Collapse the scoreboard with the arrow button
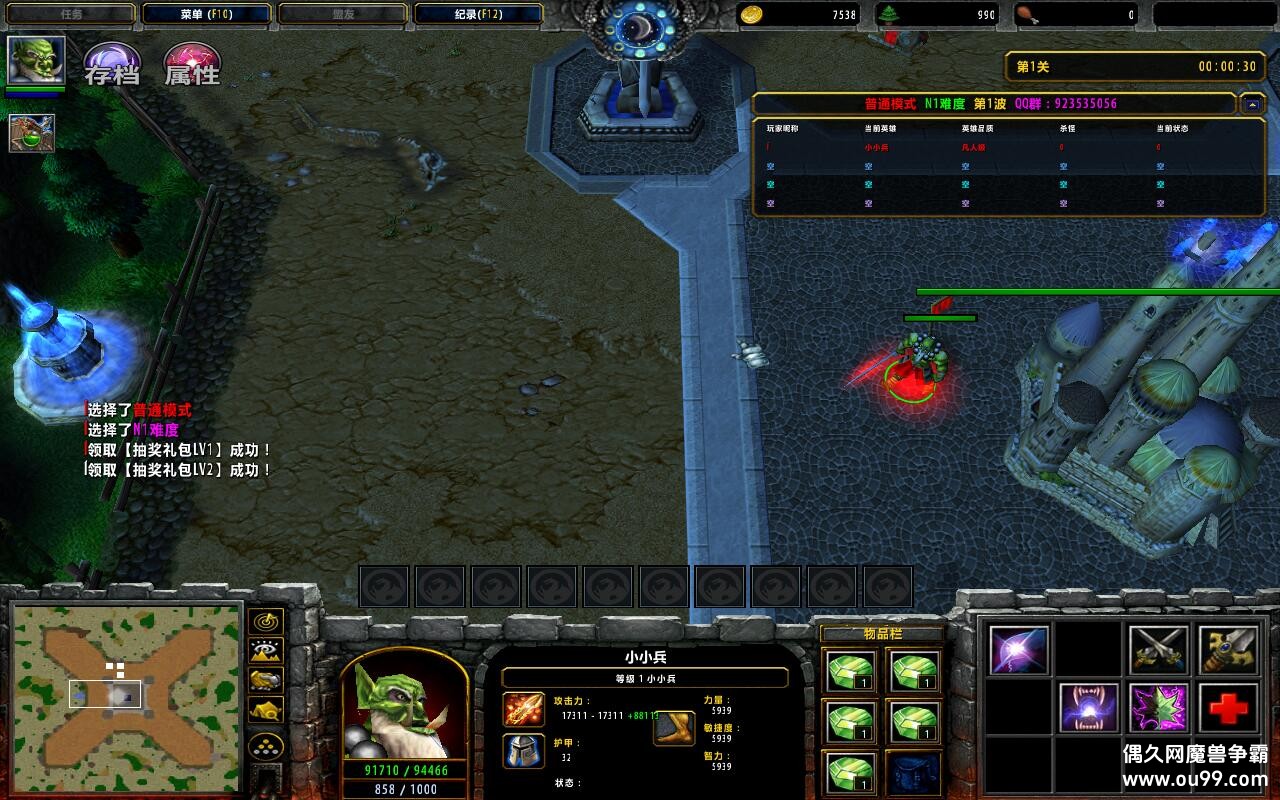 1251,104
